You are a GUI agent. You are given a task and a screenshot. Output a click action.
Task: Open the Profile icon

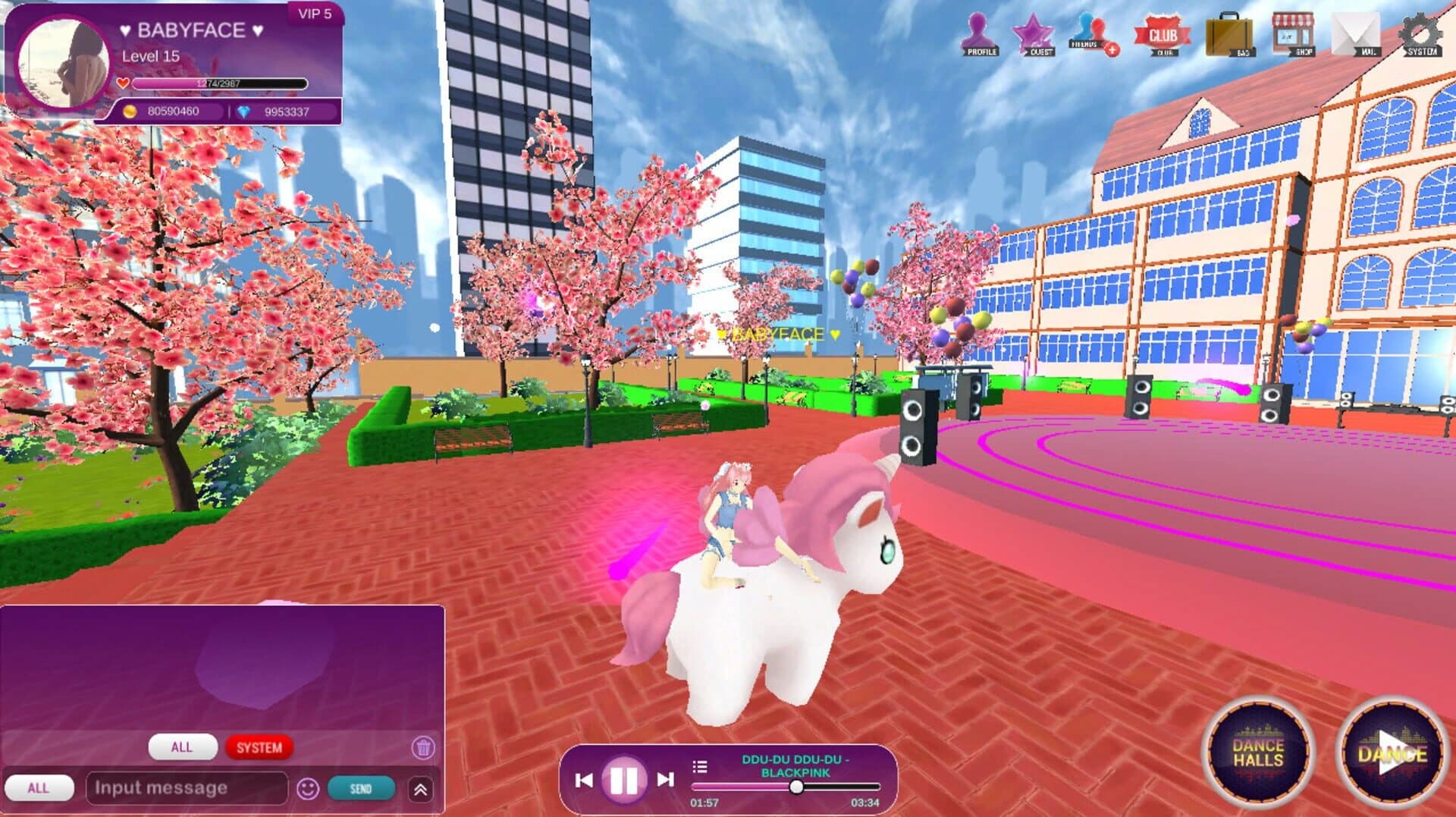coord(980,34)
